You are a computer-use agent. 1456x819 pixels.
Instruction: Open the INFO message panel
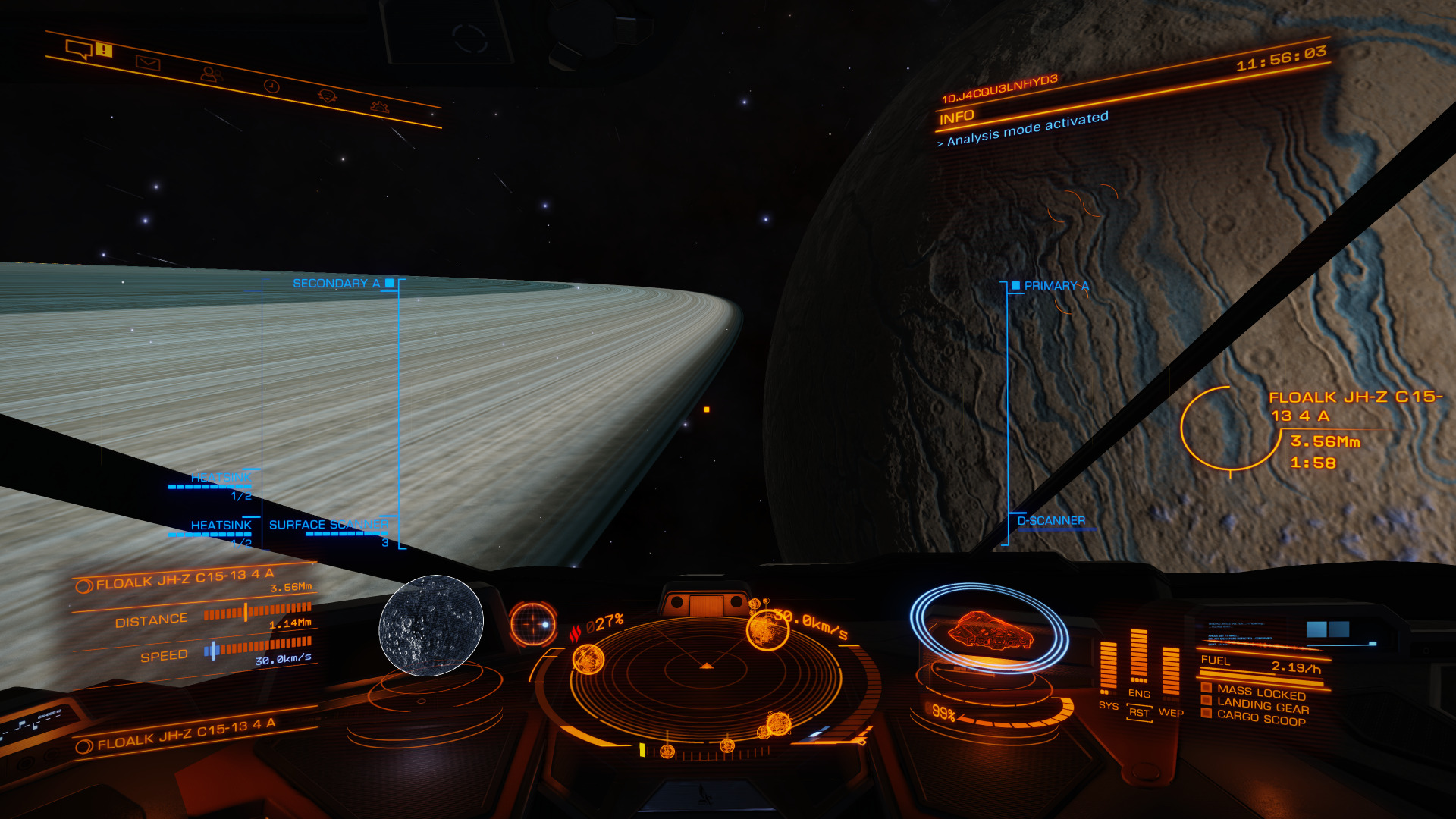(957, 118)
